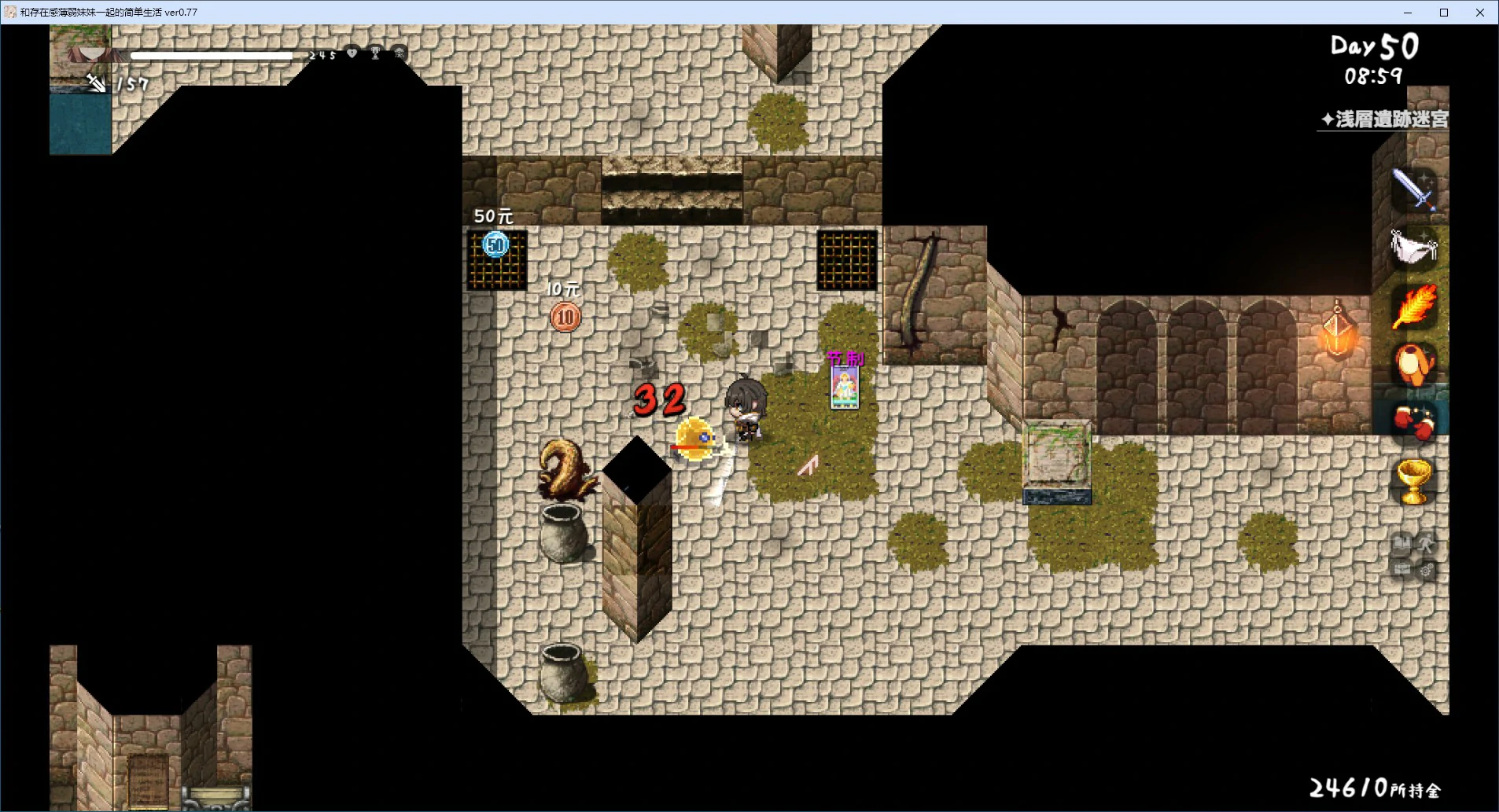1499x812 pixels.
Task: Select the red boxing gloves icon
Action: [1414, 423]
